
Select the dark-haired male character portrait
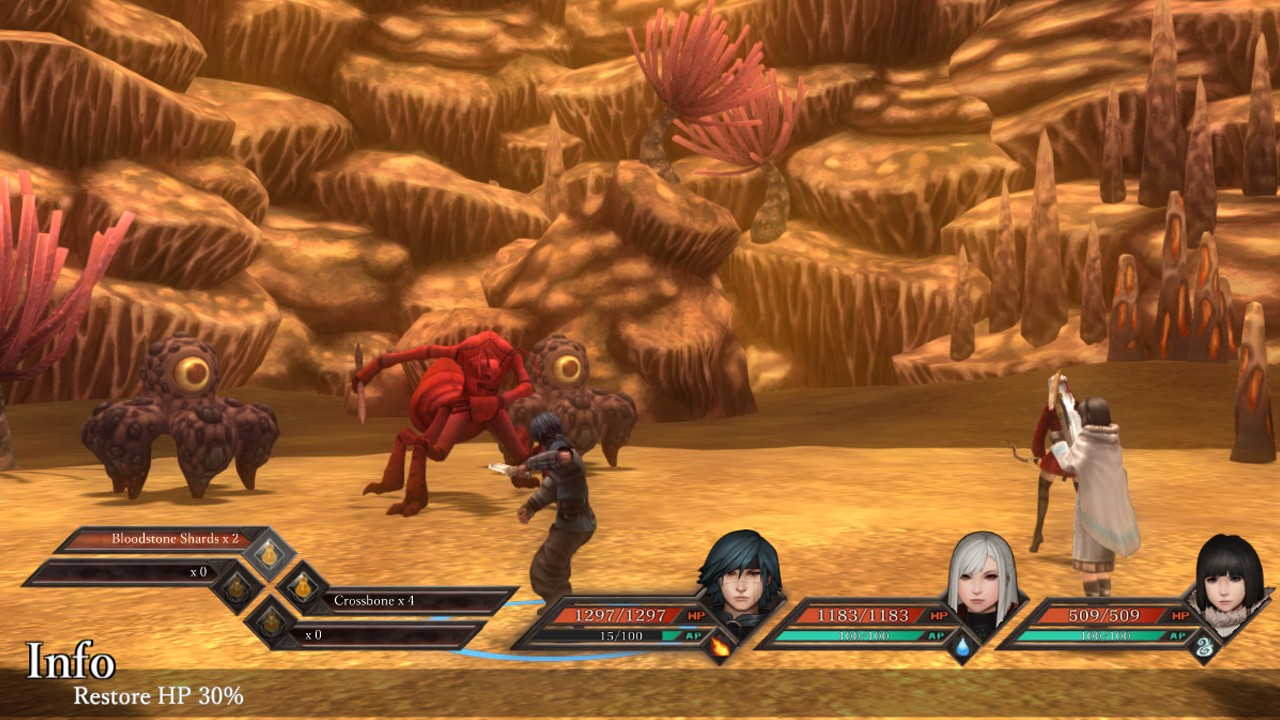tap(738, 576)
